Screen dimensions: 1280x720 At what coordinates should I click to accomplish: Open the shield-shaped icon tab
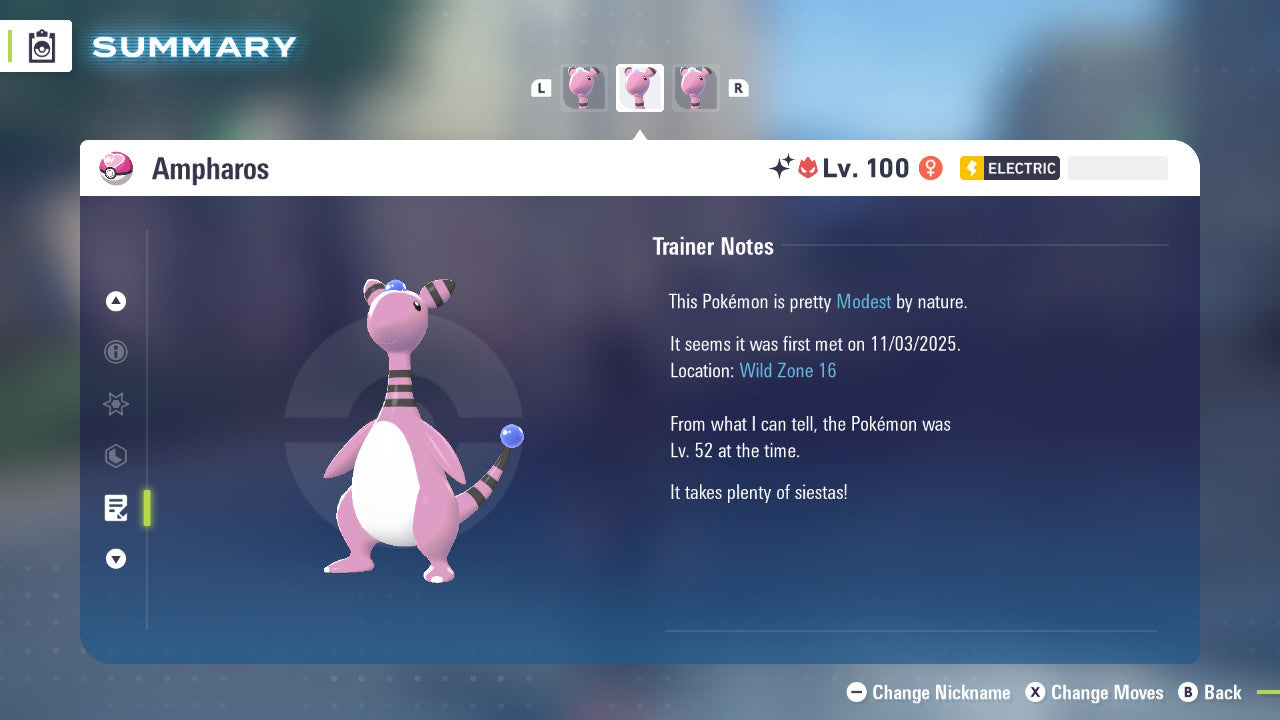pyautogui.click(x=116, y=456)
